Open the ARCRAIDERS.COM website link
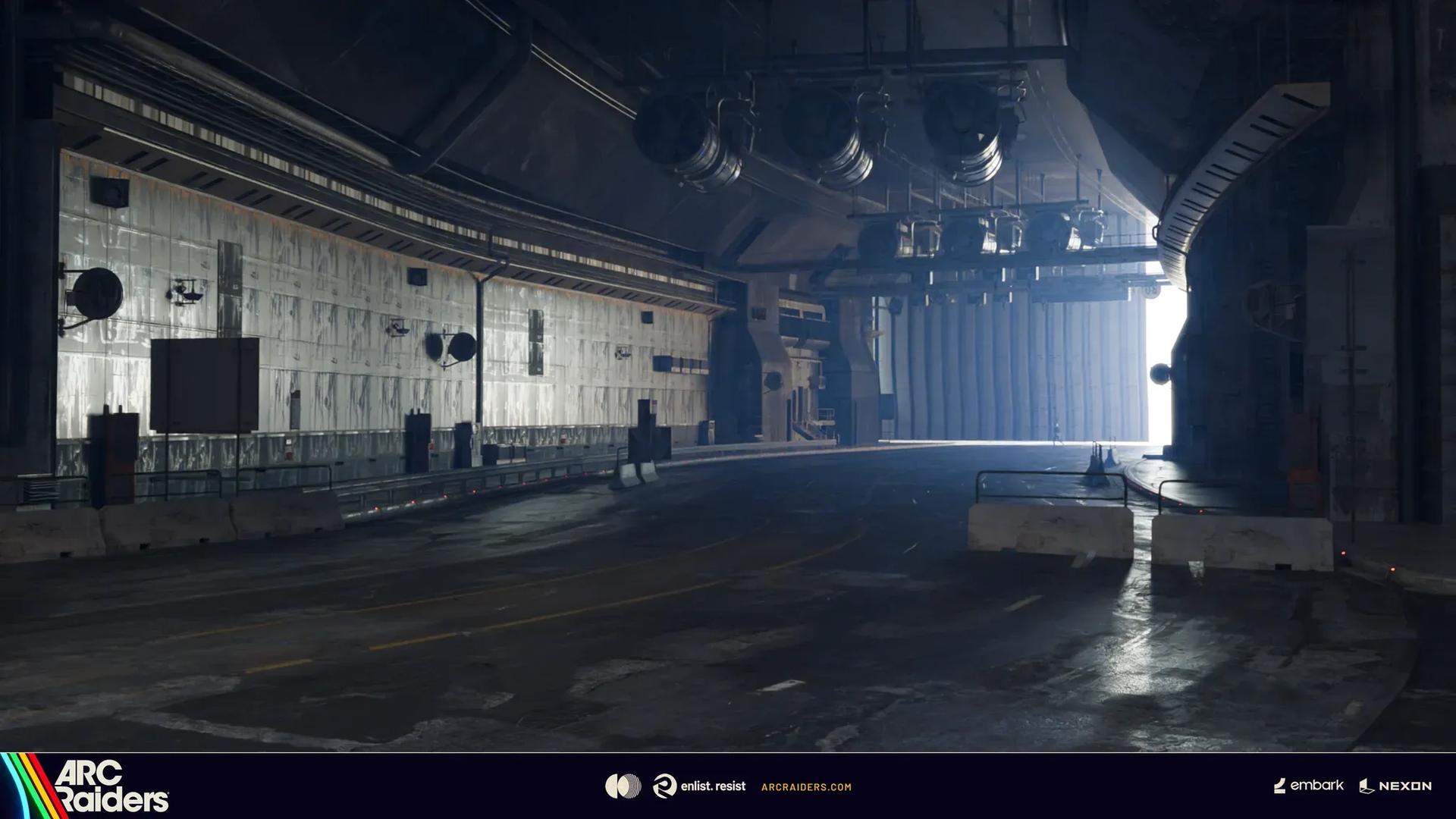1456x819 pixels. pyautogui.click(x=805, y=787)
